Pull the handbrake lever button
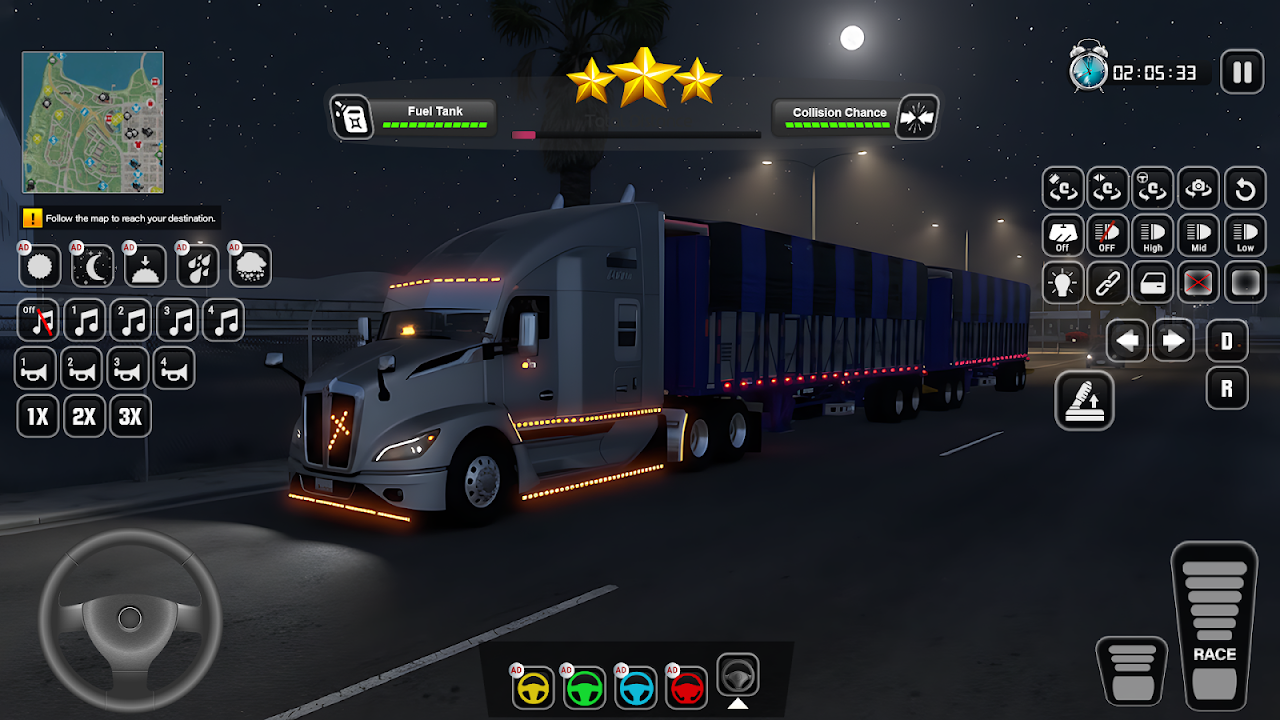 pyautogui.click(x=1084, y=400)
